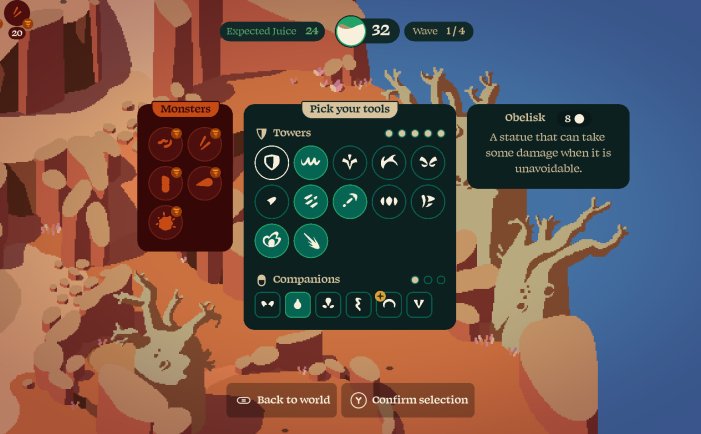Inspect the worm monster icon
This screenshot has height=434, width=701.
[x=164, y=145]
